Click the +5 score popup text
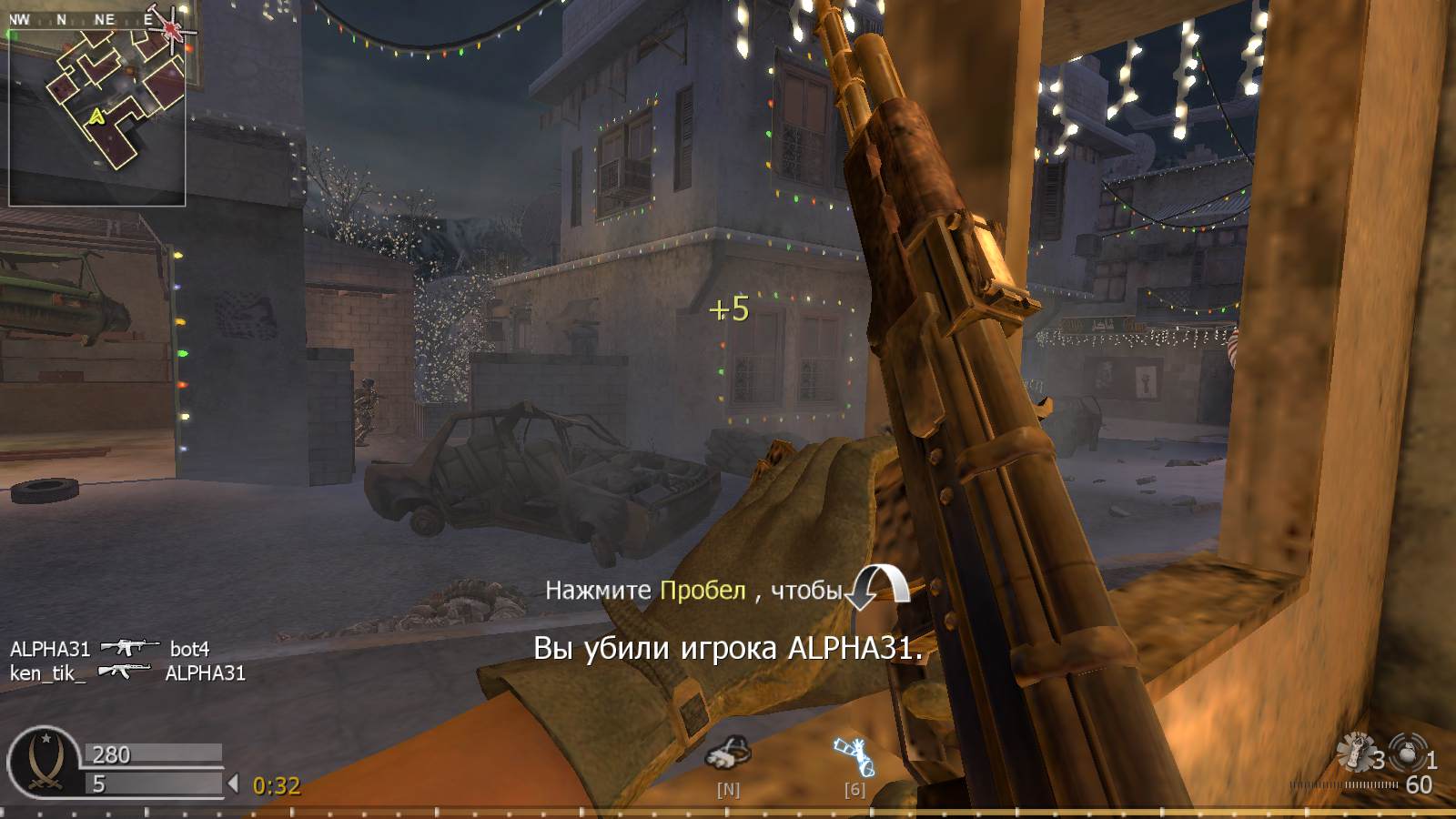1456x819 pixels. (730, 310)
